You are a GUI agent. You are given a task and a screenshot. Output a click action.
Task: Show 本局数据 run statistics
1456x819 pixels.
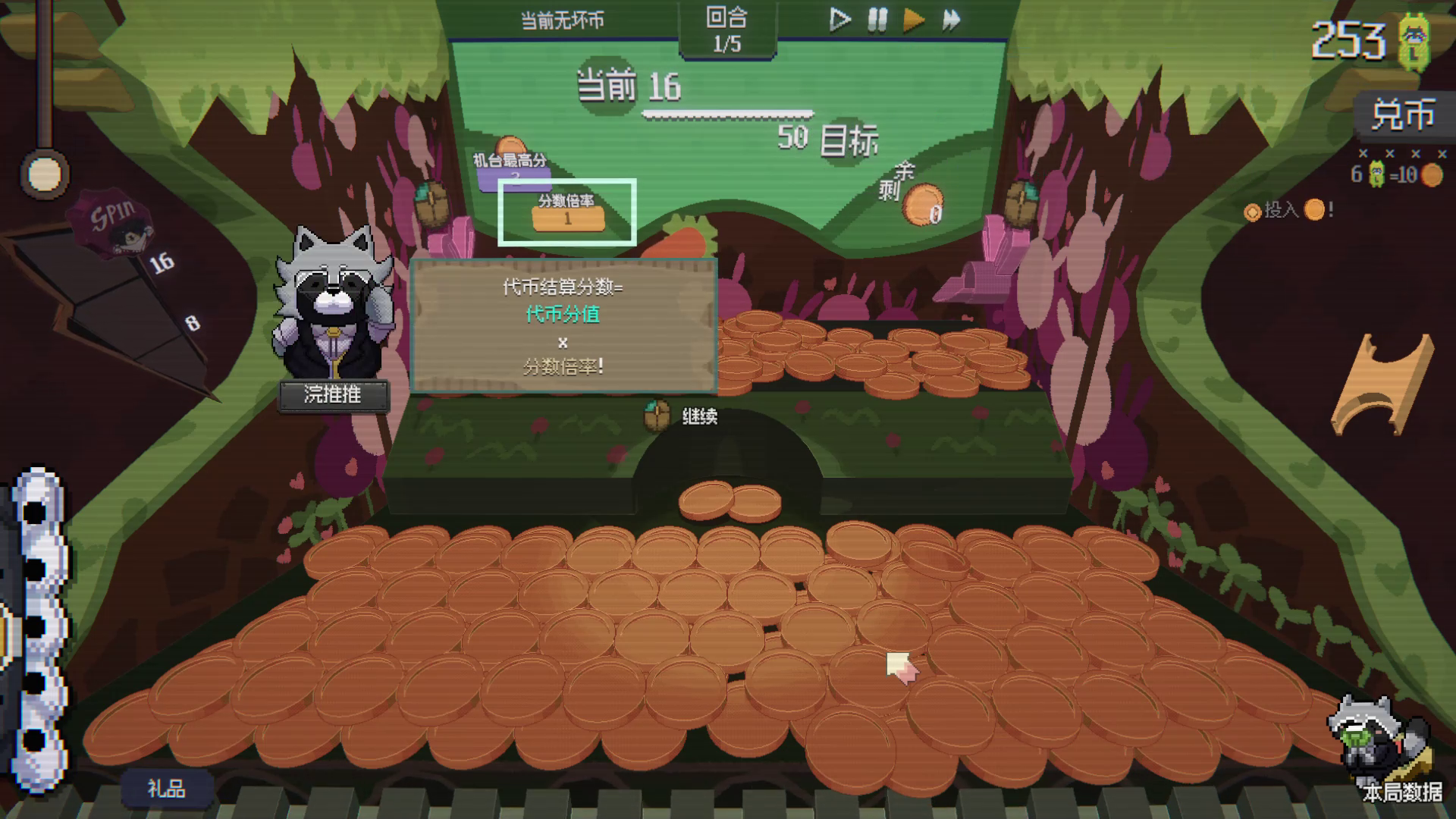pos(1401,792)
